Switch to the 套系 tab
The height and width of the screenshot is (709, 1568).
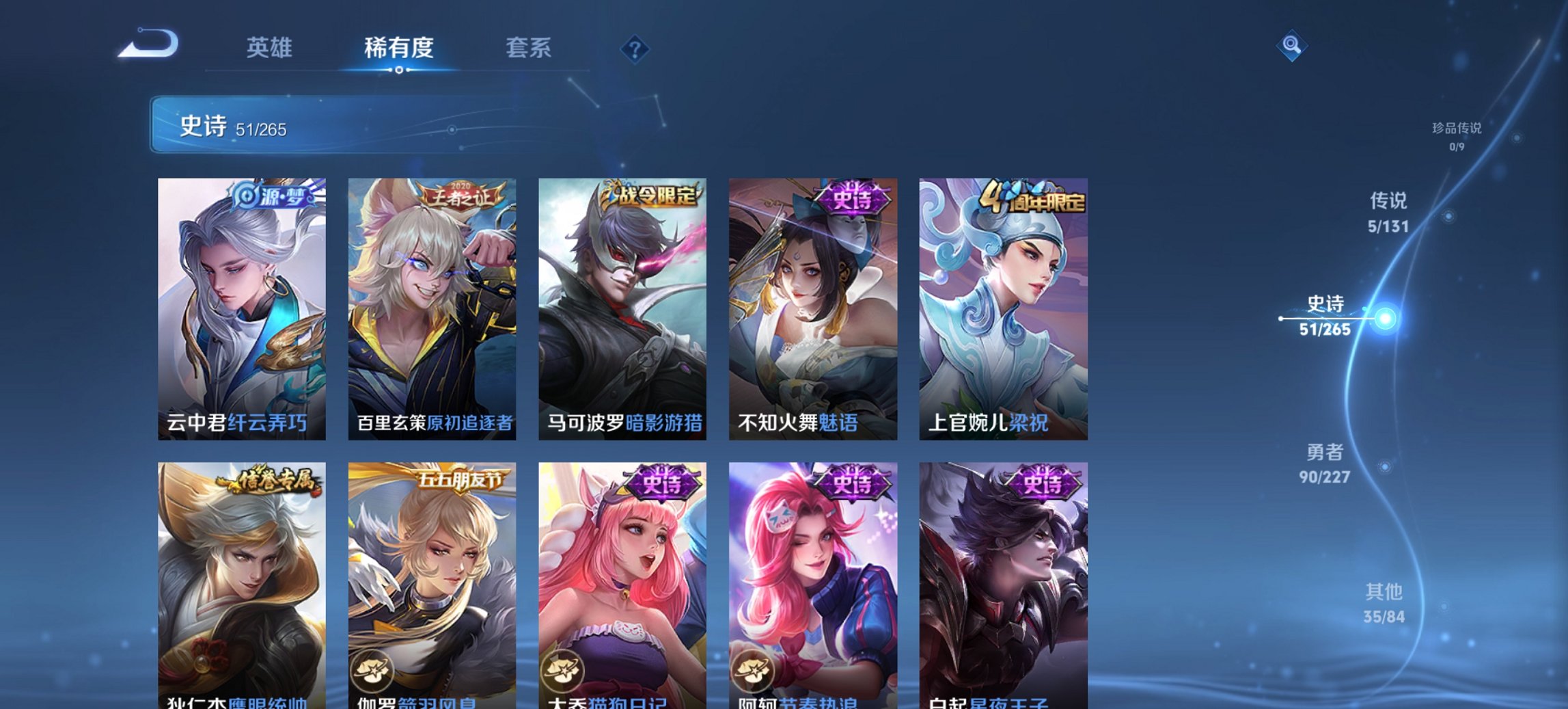pos(528,48)
